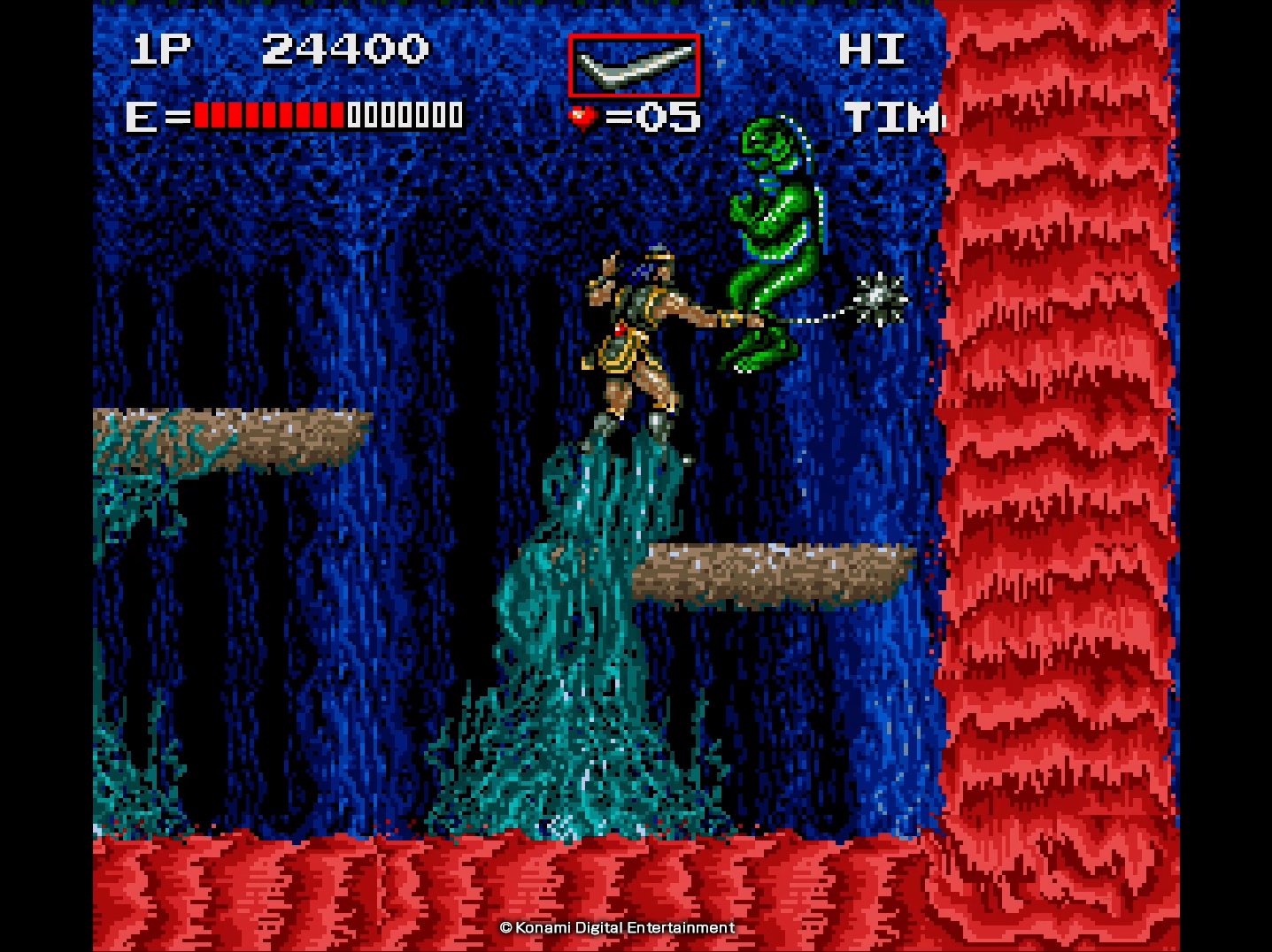1272x952 pixels.
Task: Click the red energy bar segments
Action: 266,114
